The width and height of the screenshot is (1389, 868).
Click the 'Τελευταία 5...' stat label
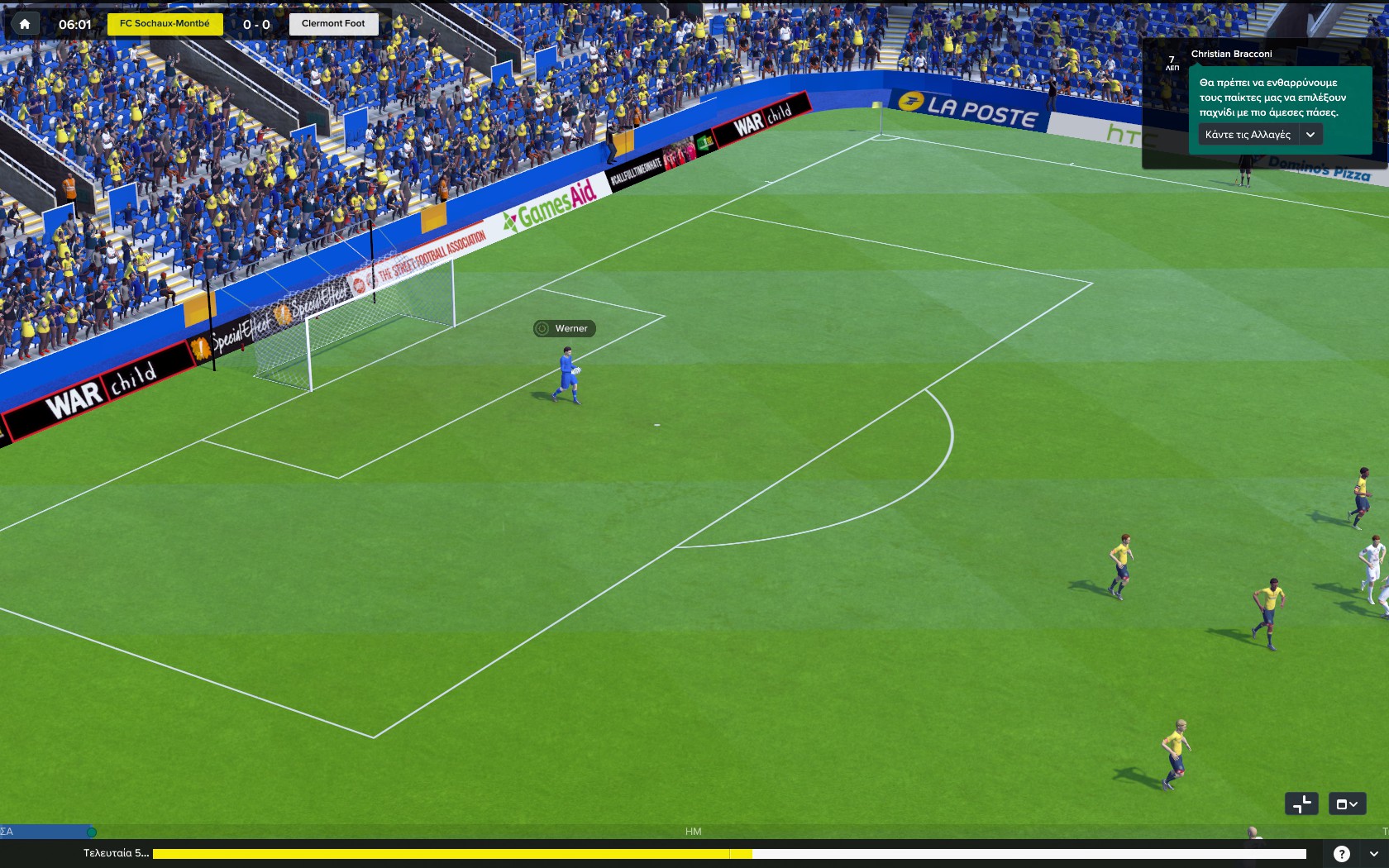point(116,853)
